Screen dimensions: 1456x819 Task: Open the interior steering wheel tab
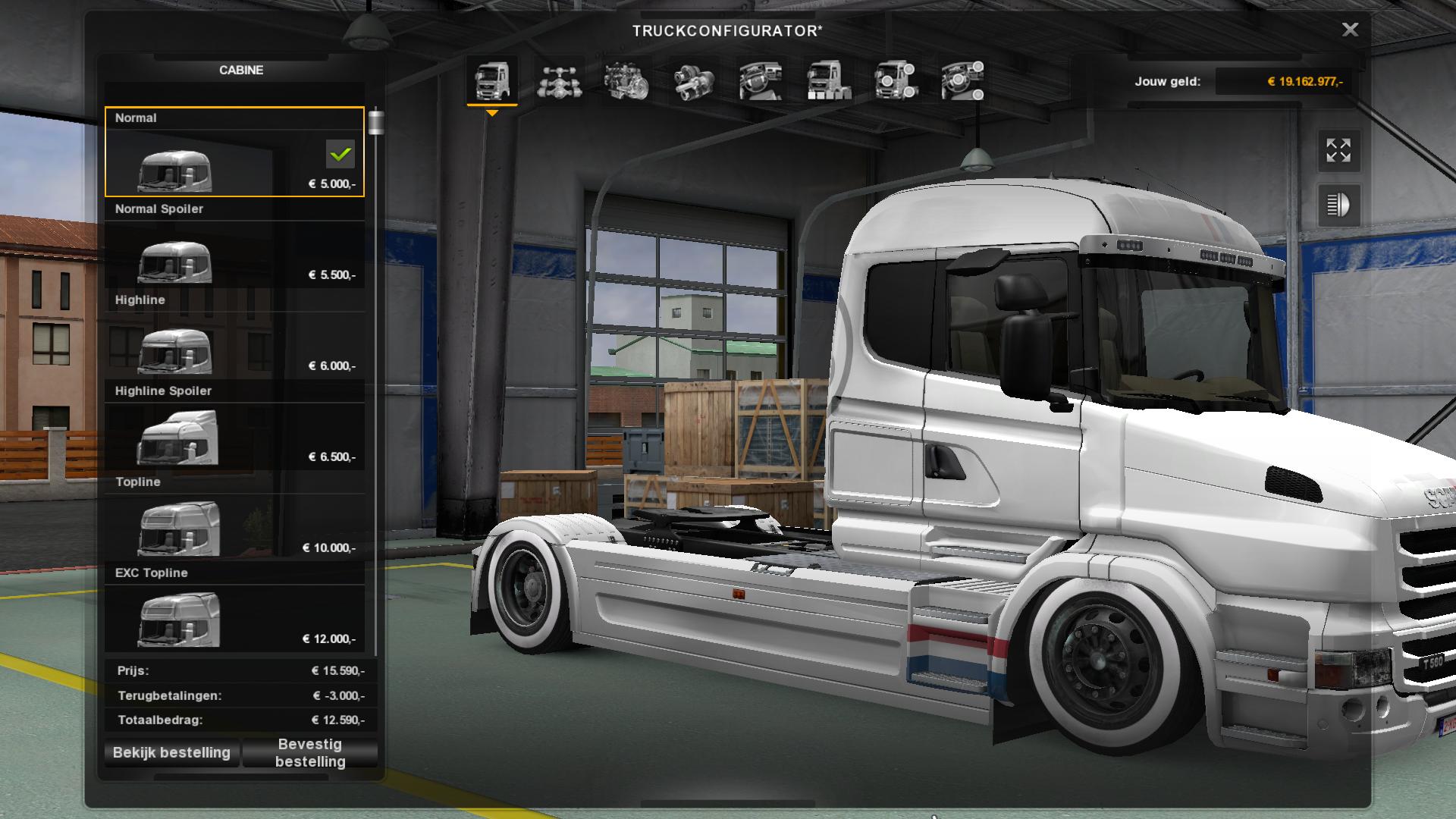click(x=761, y=80)
